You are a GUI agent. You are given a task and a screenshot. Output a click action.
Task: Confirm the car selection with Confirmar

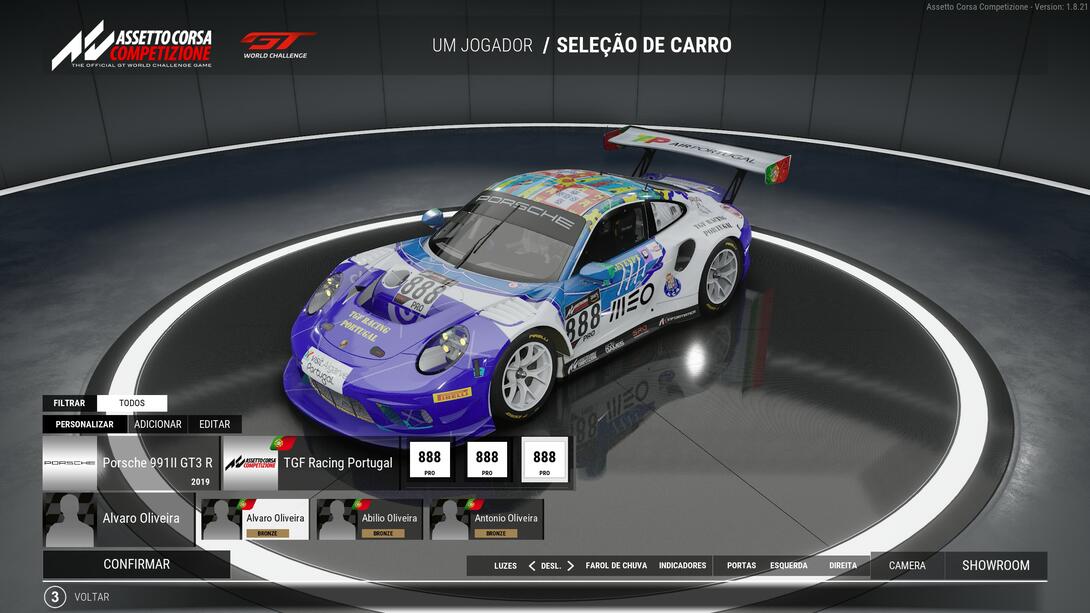[x=136, y=564]
